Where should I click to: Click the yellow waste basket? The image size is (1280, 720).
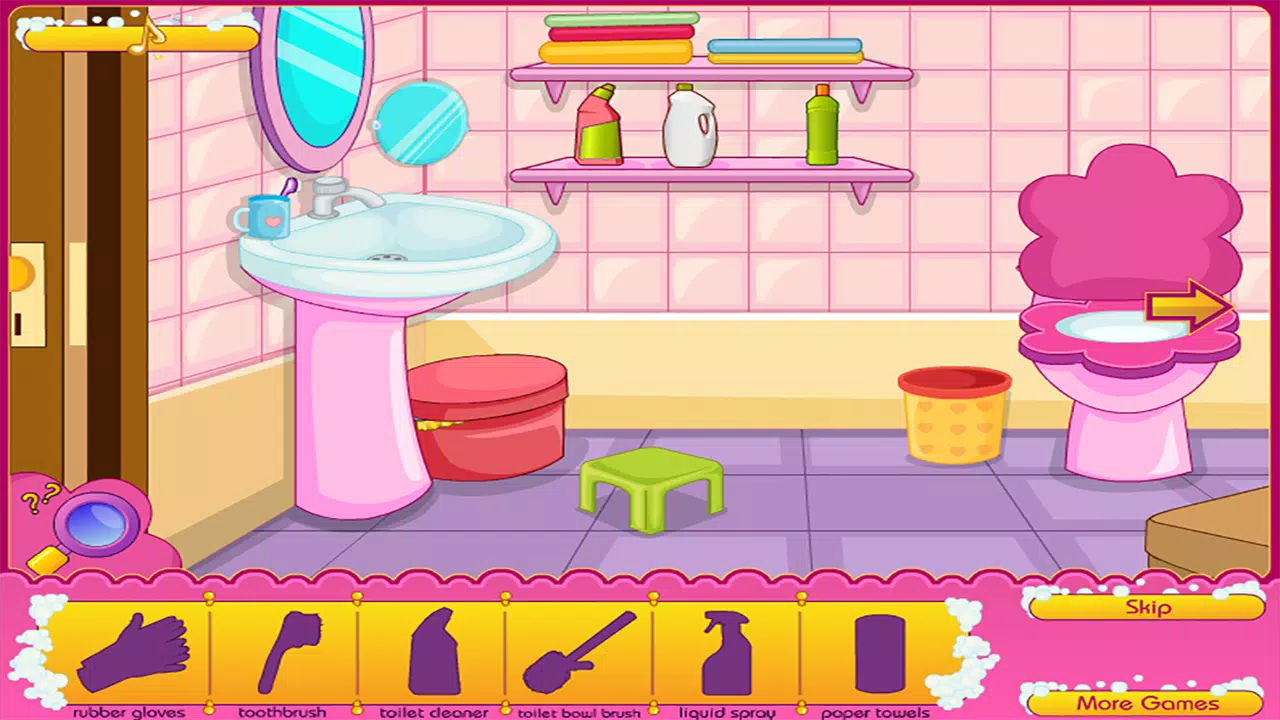[x=955, y=415]
